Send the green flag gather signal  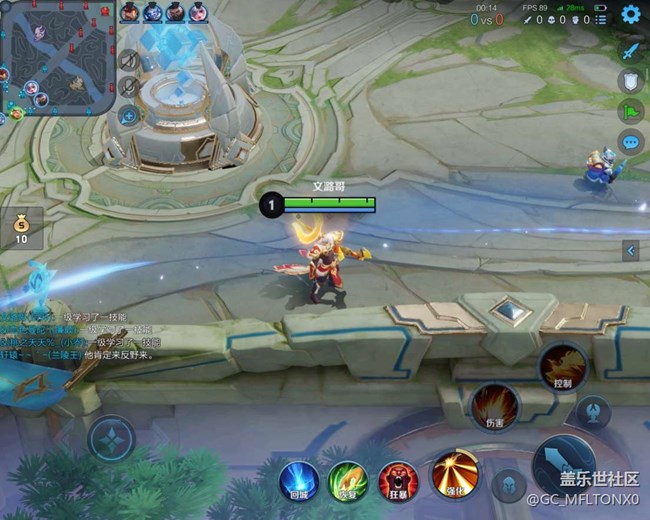[x=630, y=111]
